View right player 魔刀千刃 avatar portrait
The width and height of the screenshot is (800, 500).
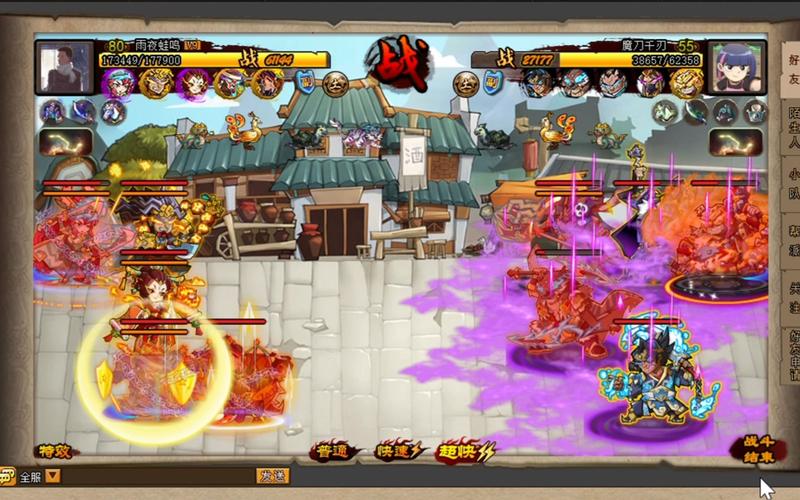pos(736,66)
